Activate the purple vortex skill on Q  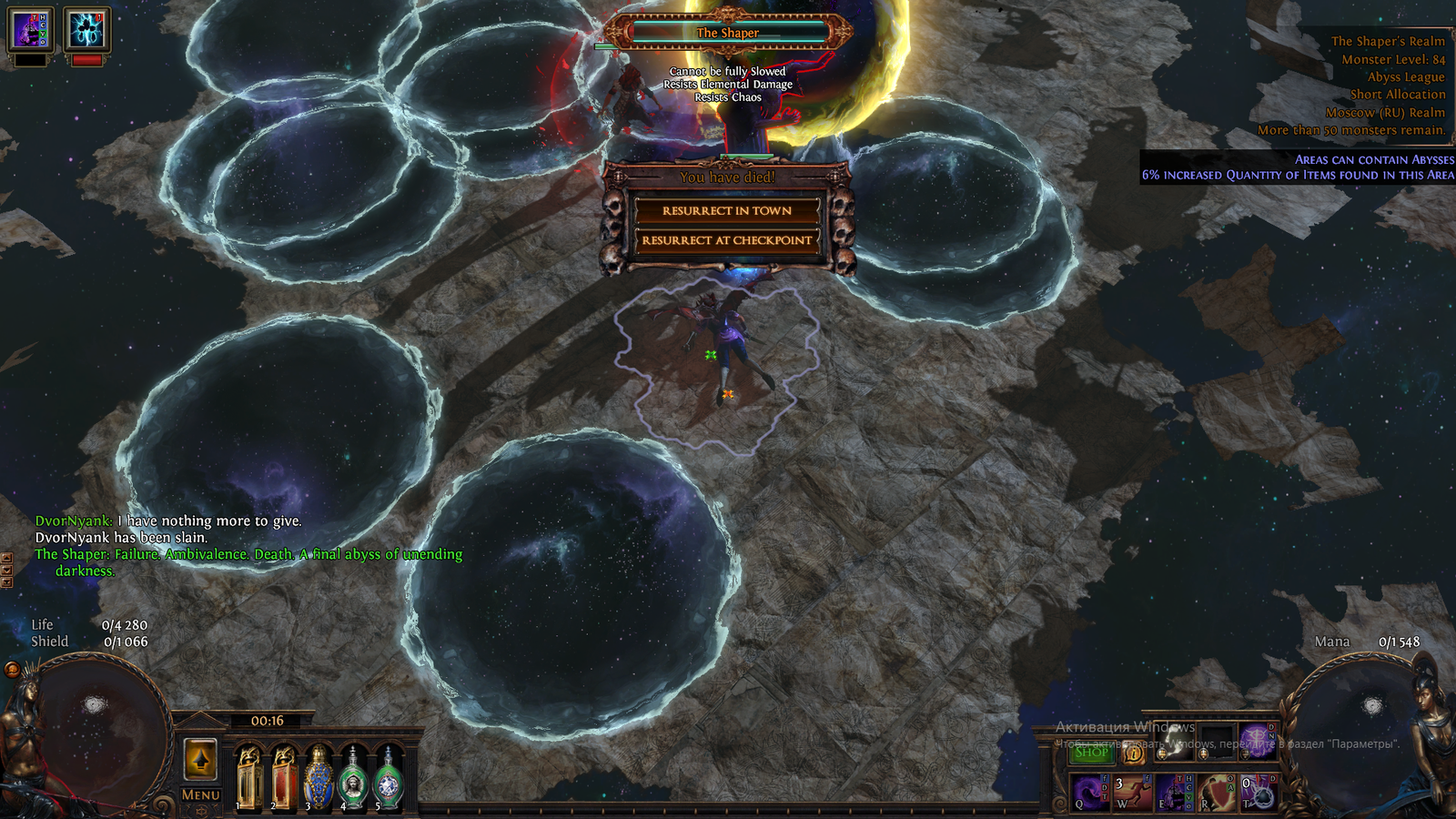point(1090,792)
